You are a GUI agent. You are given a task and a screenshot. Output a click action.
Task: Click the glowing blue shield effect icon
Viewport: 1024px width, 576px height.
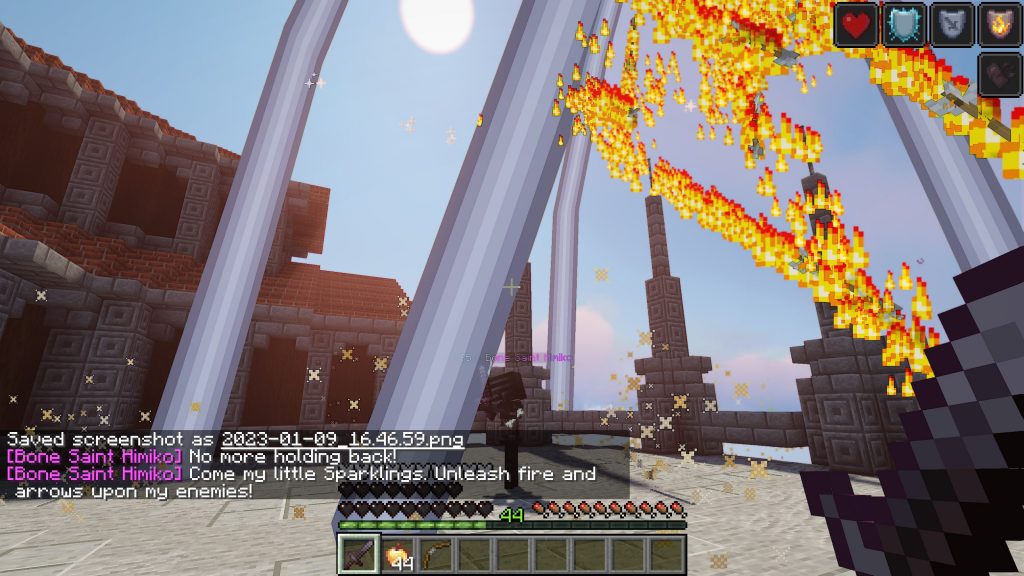pyautogui.click(x=904, y=24)
